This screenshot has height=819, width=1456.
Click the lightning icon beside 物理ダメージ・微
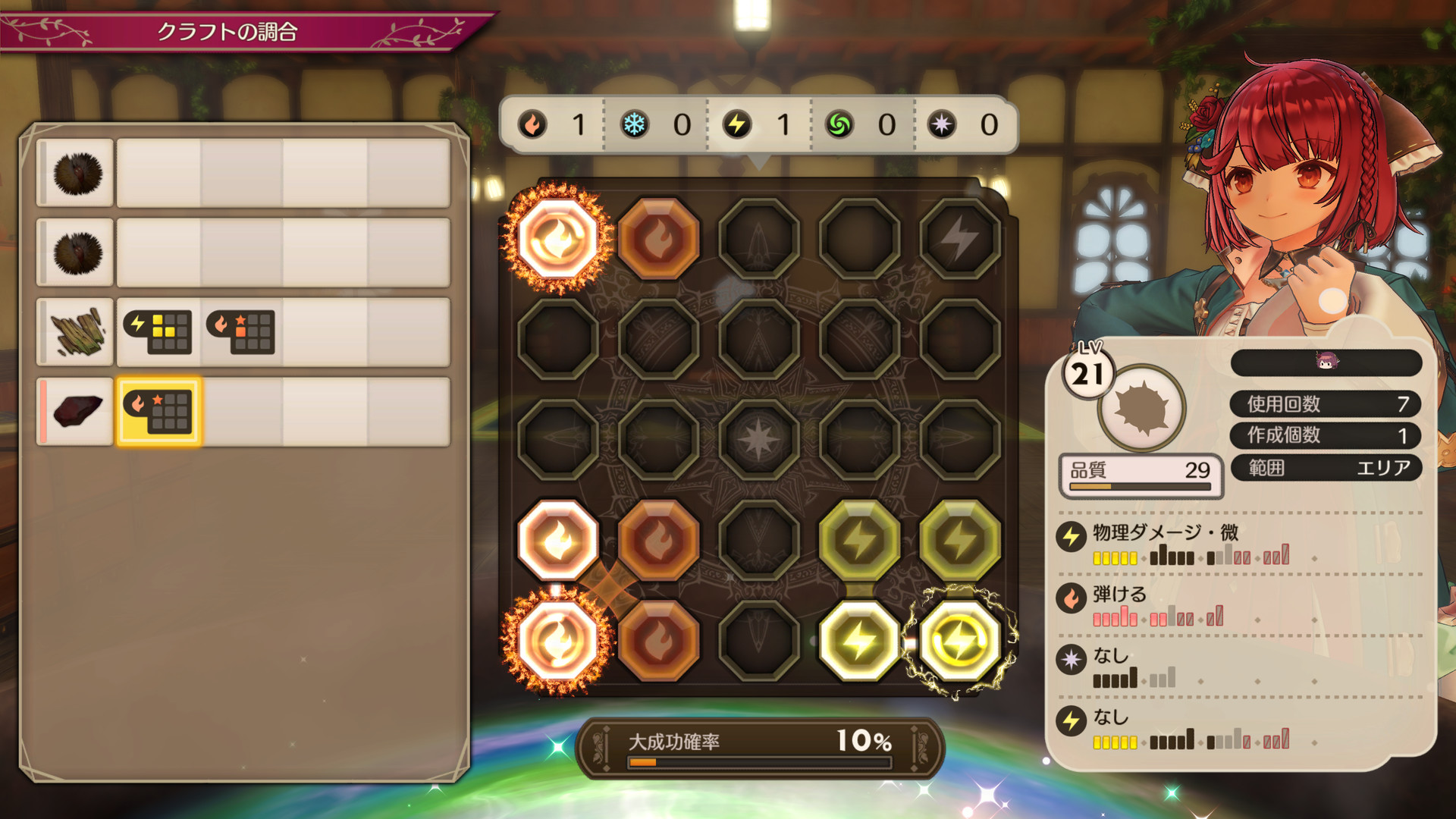point(1072,535)
